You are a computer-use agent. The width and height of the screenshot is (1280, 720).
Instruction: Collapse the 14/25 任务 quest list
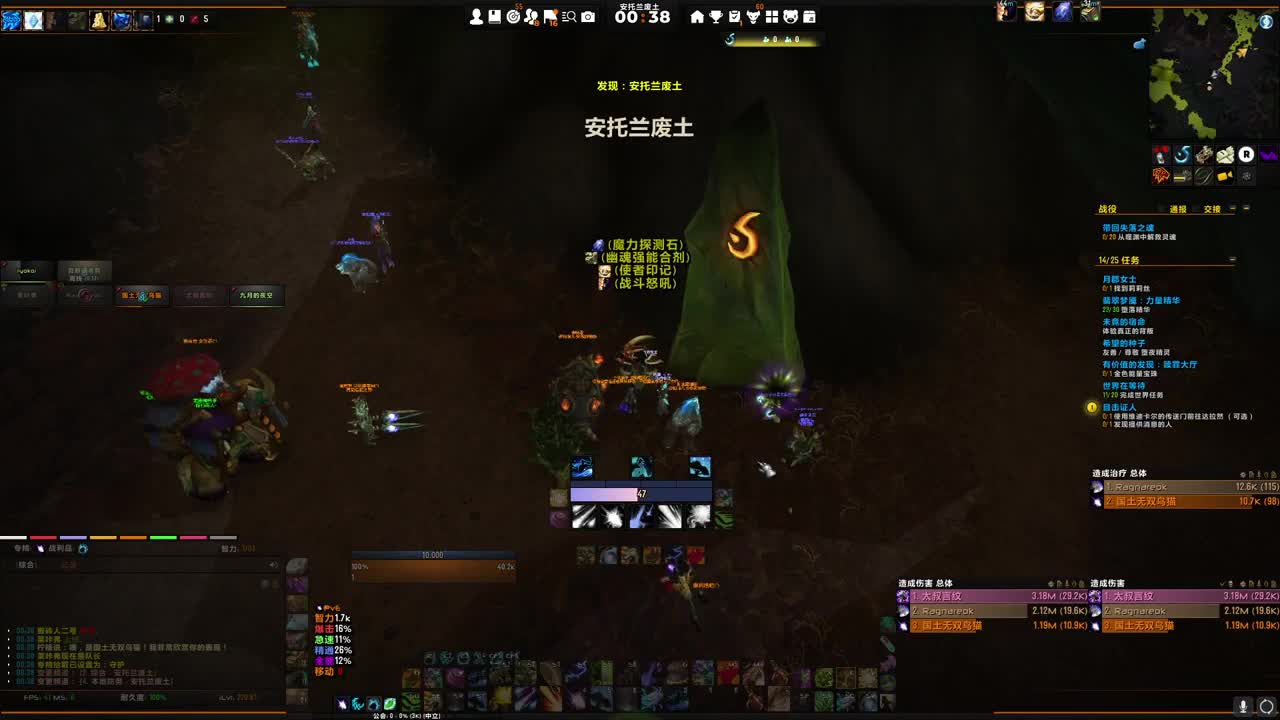tap(1232, 259)
